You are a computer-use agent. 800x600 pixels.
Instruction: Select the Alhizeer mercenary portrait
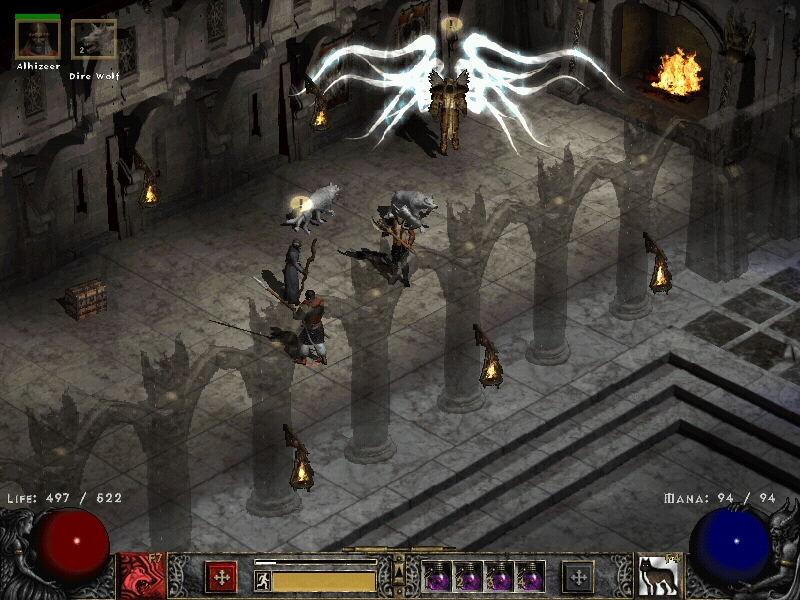click(x=38, y=40)
